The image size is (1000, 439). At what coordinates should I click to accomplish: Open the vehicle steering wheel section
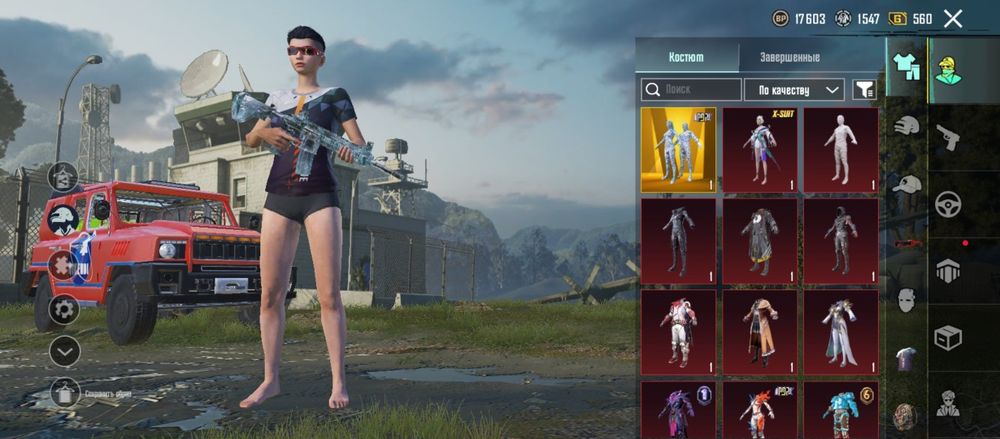tap(947, 204)
